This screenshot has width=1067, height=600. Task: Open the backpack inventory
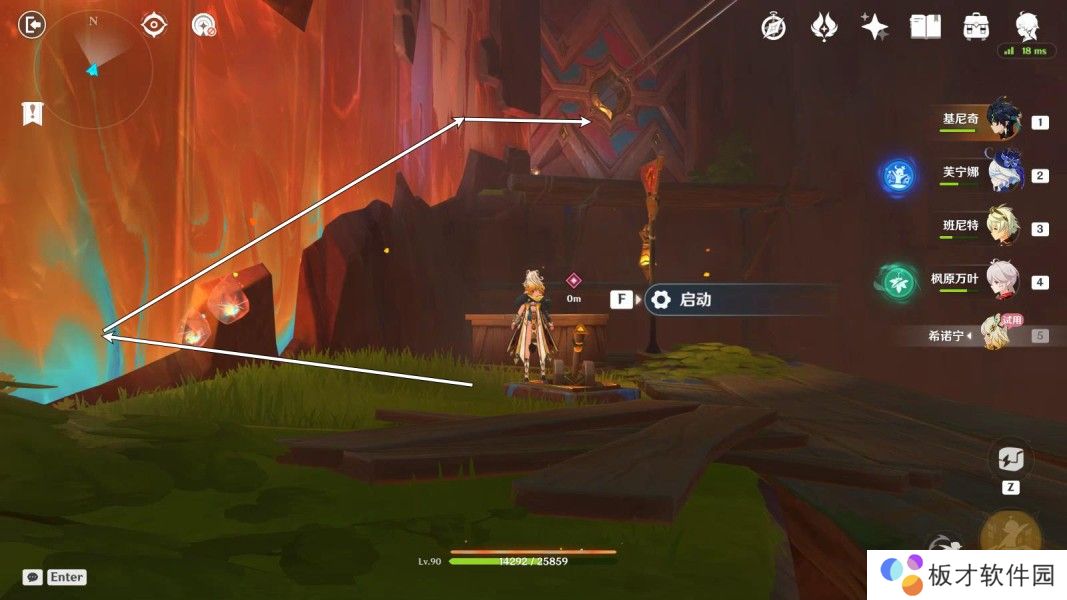pyautogui.click(x=976, y=27)
